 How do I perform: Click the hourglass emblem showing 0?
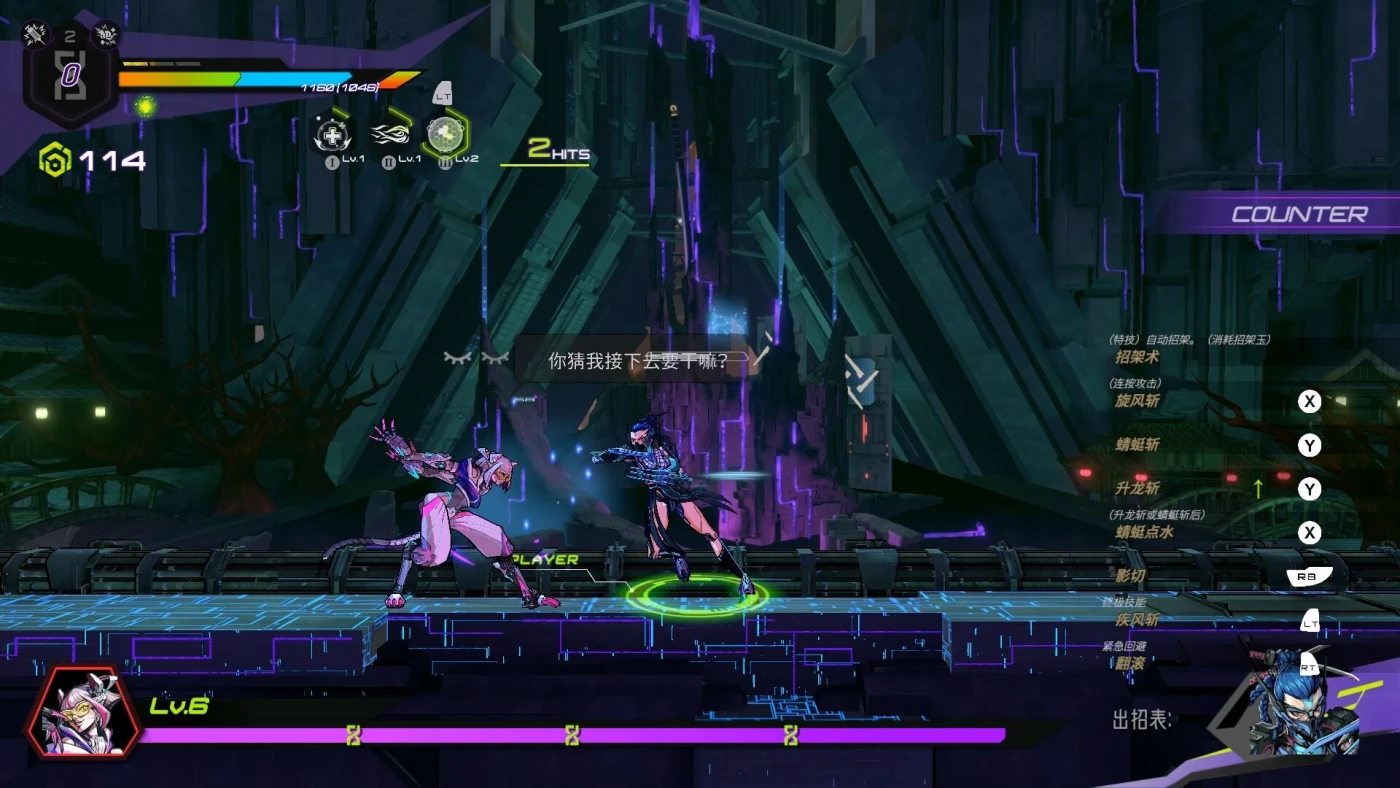pos(70,77)
